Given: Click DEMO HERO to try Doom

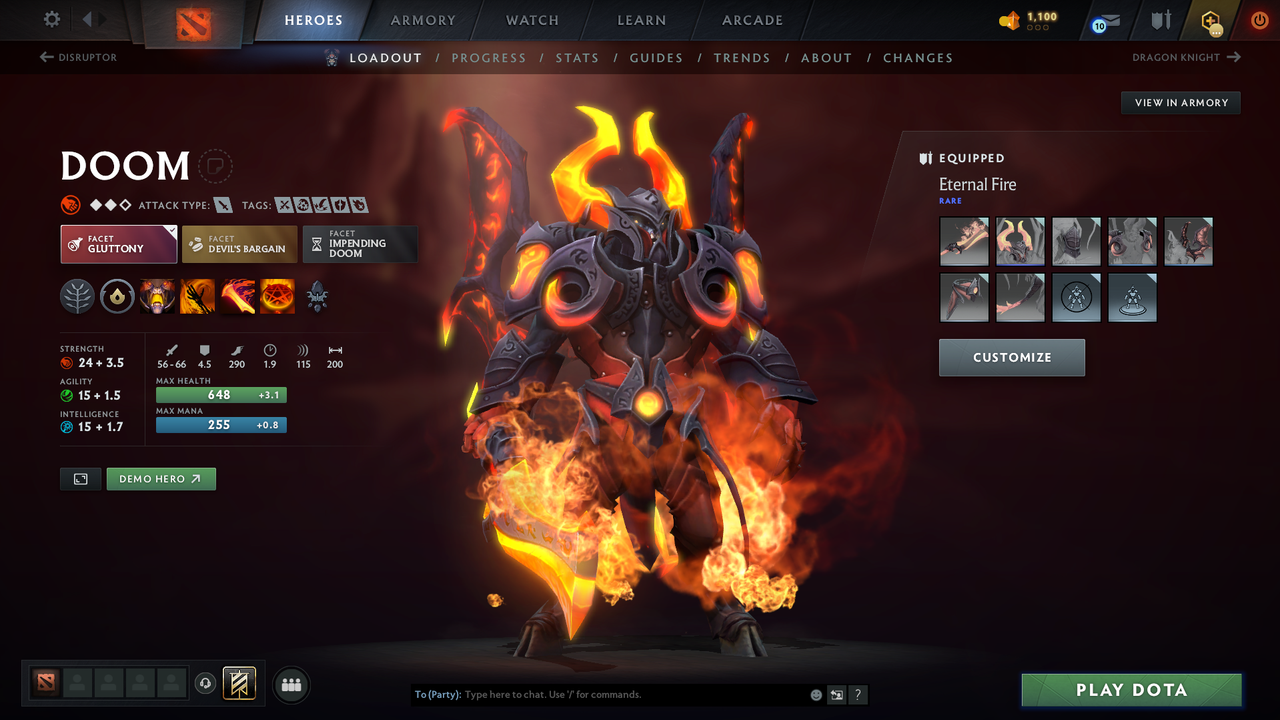Looking at the screenshot, I should pos(161,479).
